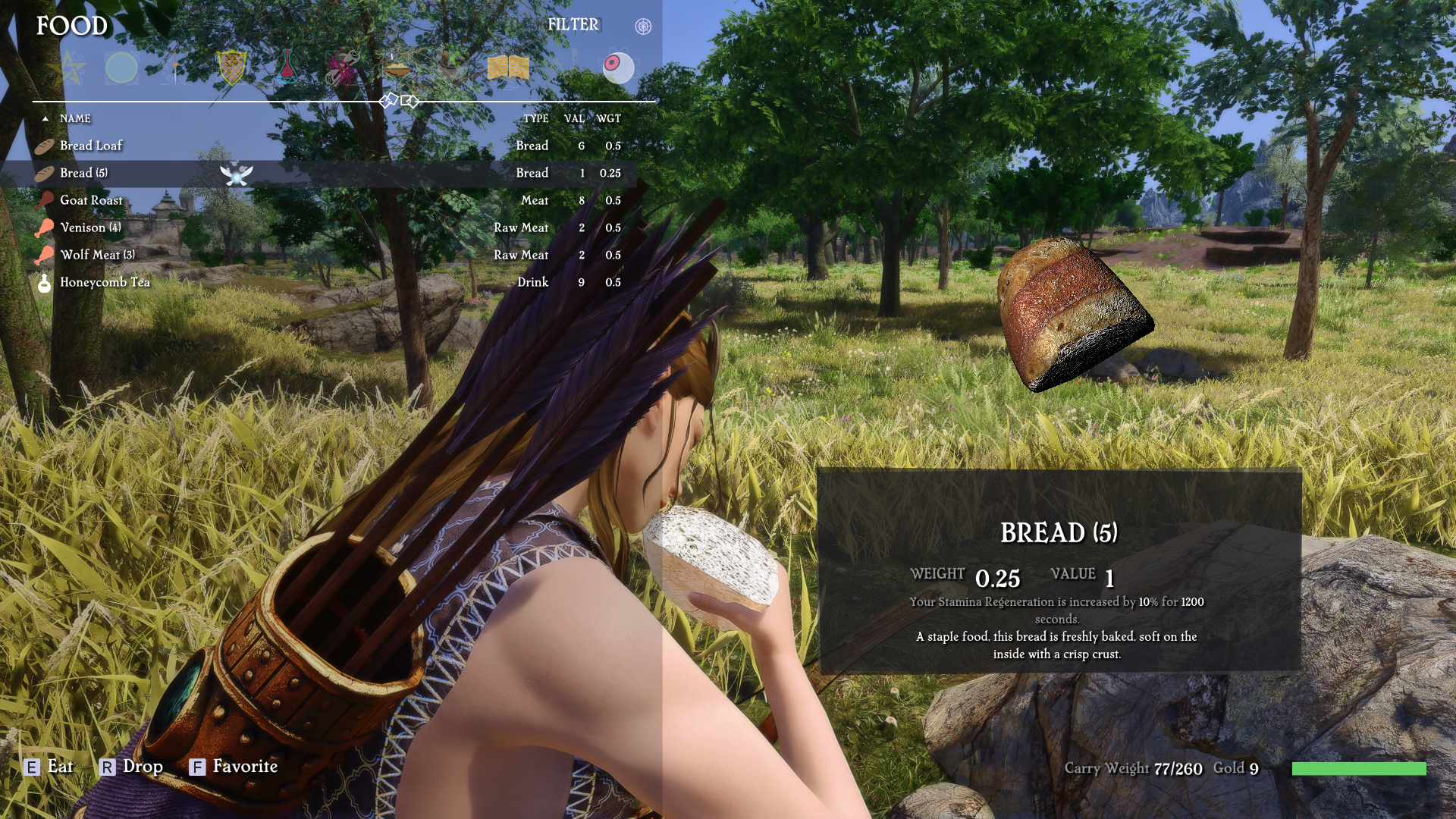Switch to the star favorites category
Image resolution: width=1456 pixels, height=819 pixels.
pyautogui.click(x=72, y=68)
